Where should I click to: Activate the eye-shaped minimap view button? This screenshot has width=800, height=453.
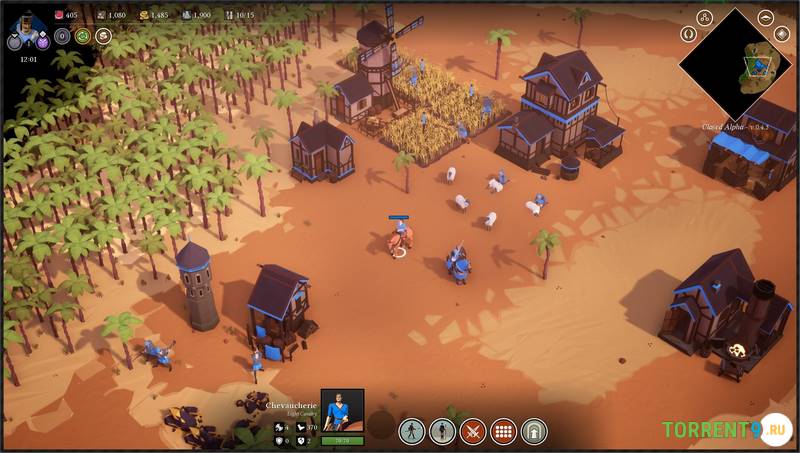tap(765, 16)
